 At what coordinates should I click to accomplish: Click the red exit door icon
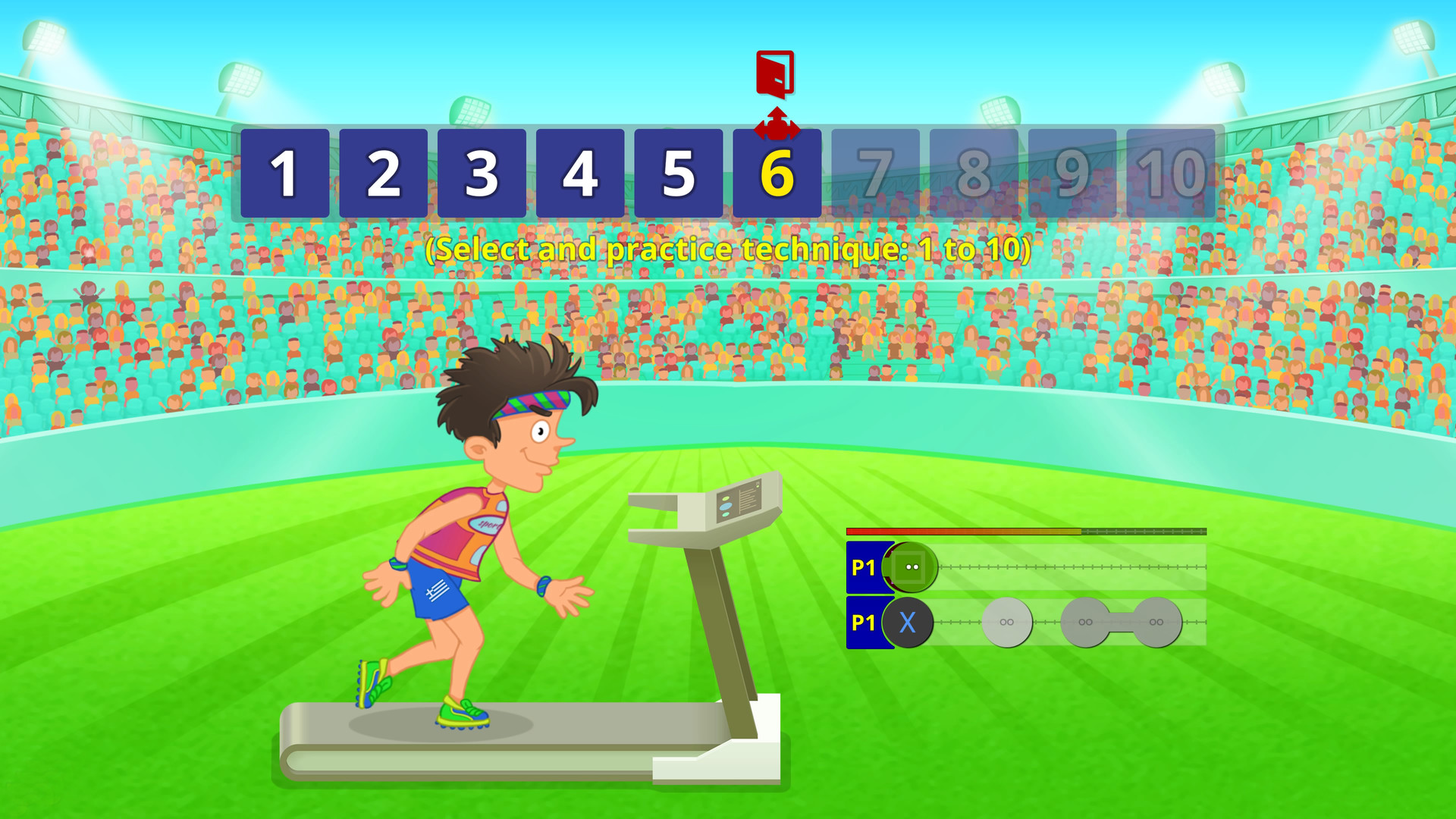(x=775, y=76)
